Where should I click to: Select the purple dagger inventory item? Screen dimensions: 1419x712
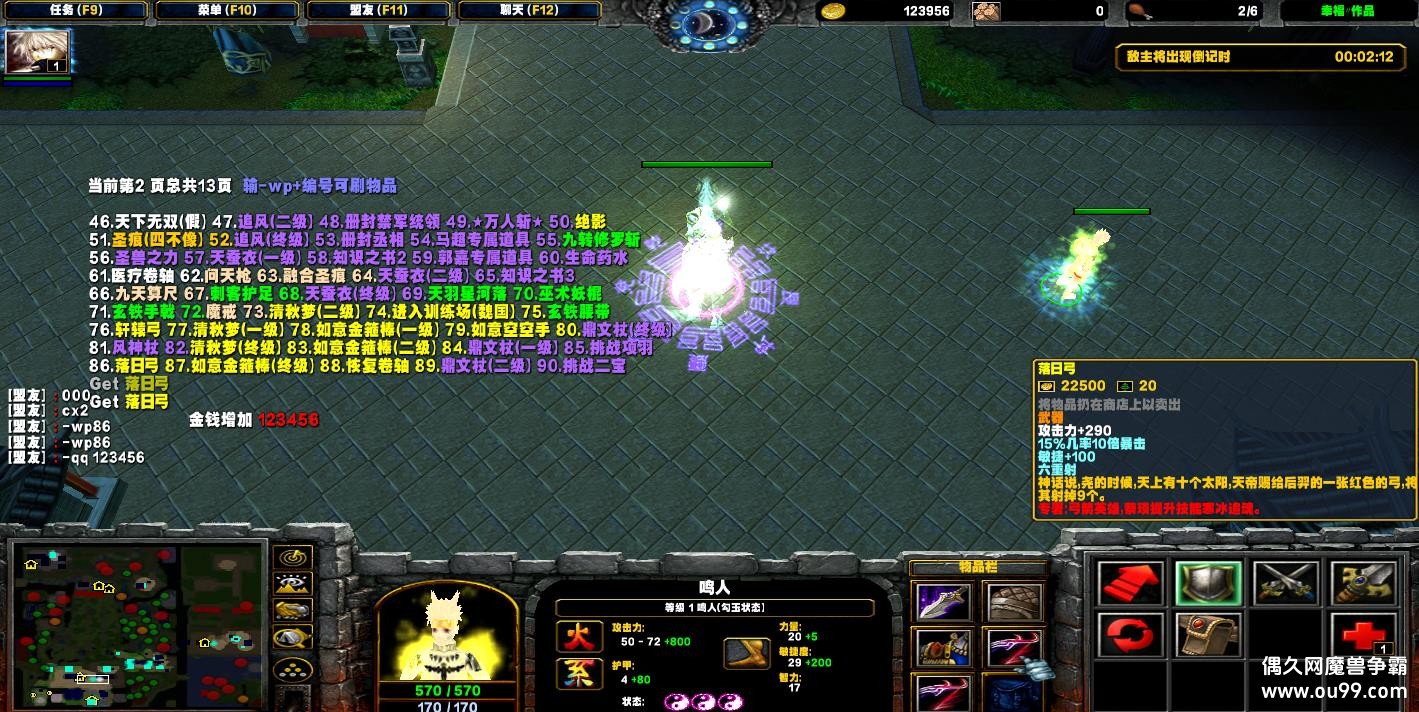943,601
